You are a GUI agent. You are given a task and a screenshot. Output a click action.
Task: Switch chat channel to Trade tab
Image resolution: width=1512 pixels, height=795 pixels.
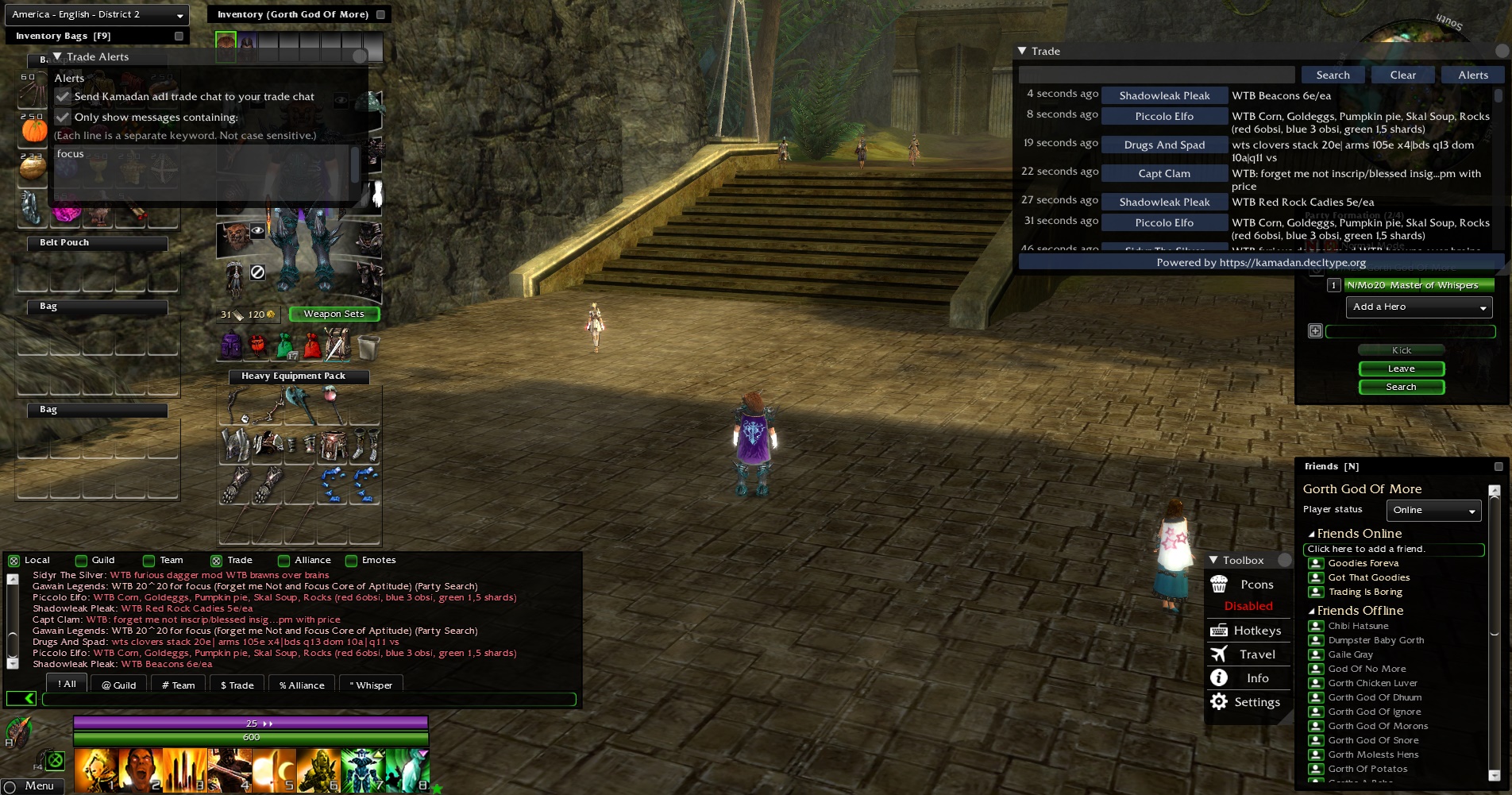[x=237, y=685]
